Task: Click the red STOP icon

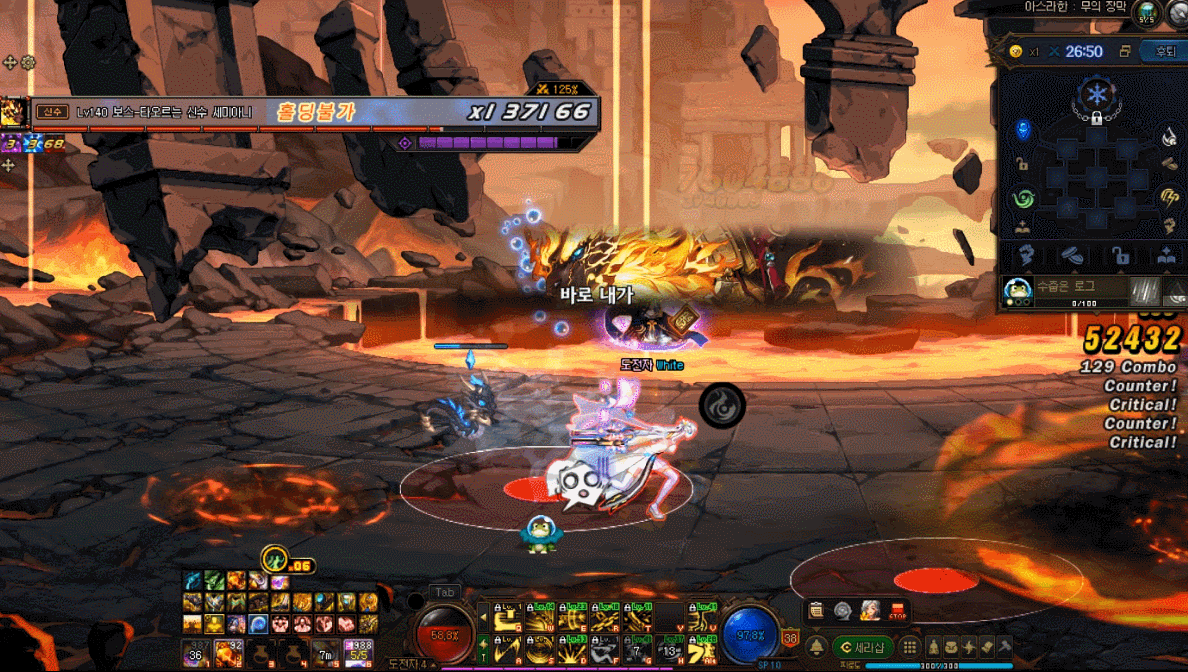Action: tap(896, 610)
